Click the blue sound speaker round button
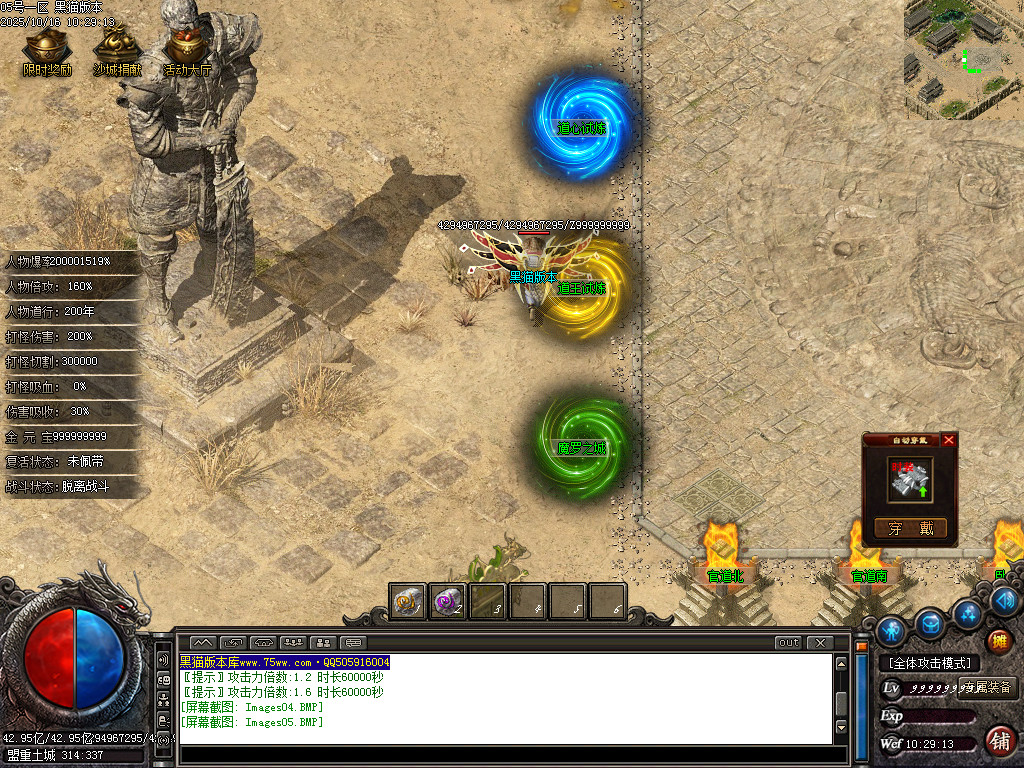 coord(1006,600)
